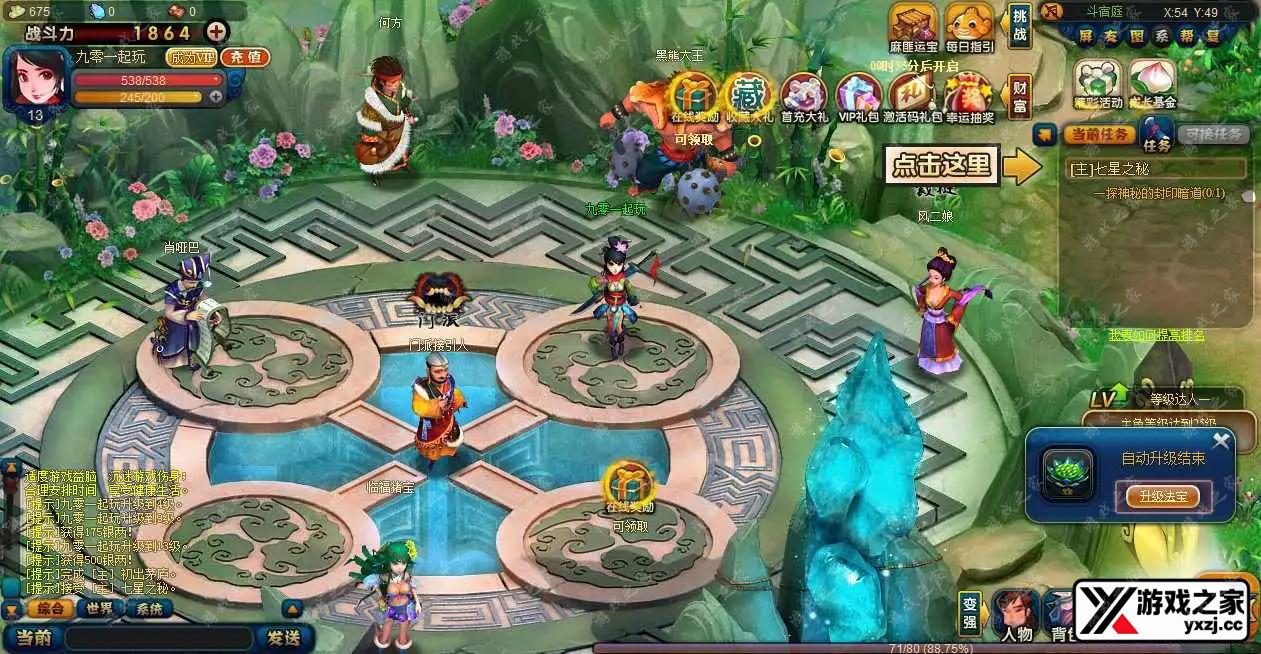Open the VIP礼包 gift pack
Screen dimensions: 1261x654
point(858,96)
